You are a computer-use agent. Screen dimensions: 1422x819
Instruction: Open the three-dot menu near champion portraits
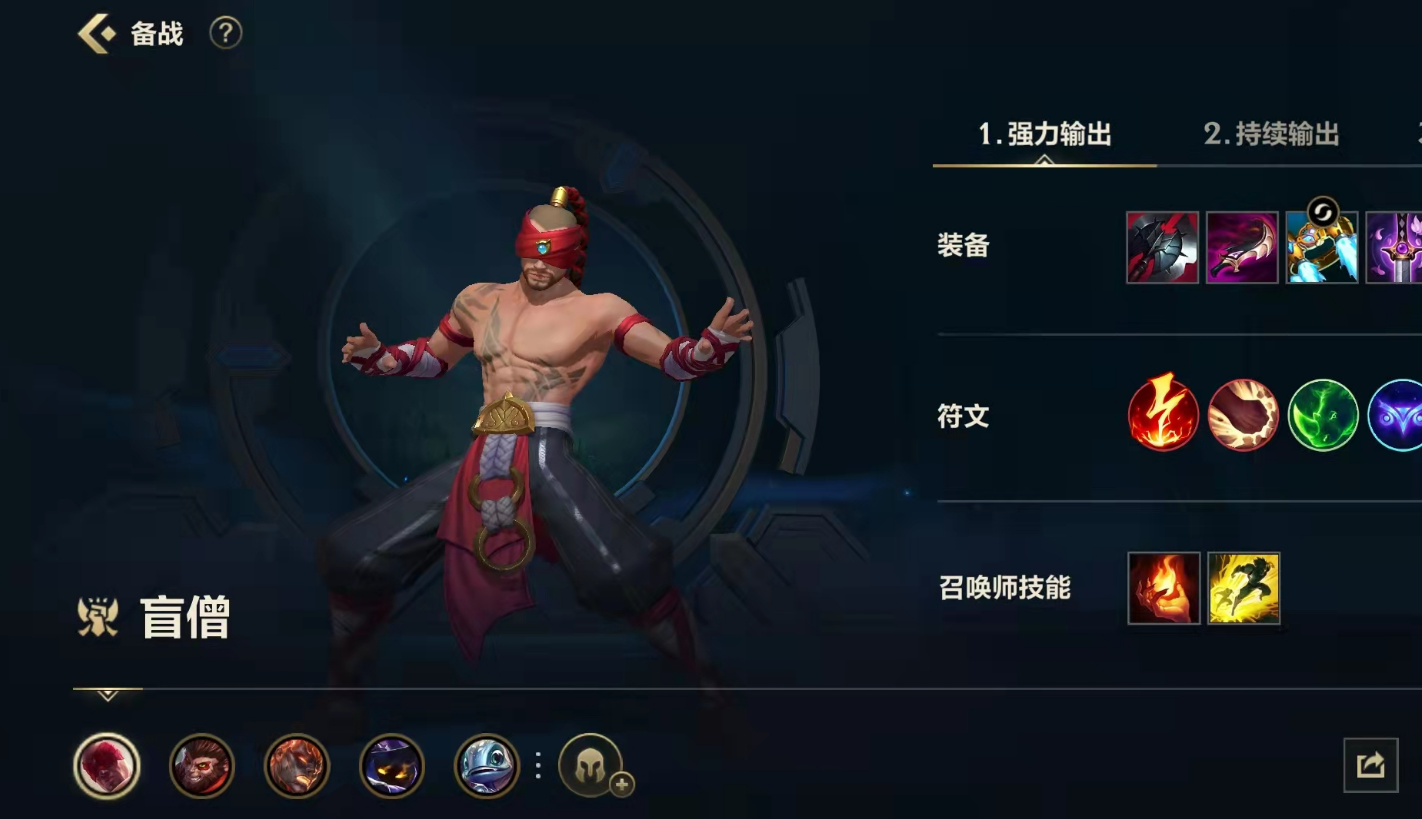[x=537, y=766]
